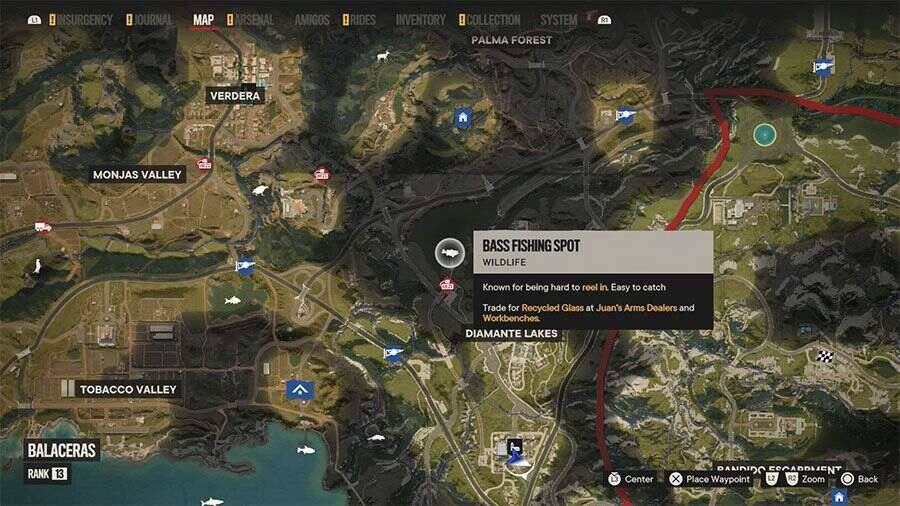
Task: Click the blue house map marker
Action: coord(462,118)
